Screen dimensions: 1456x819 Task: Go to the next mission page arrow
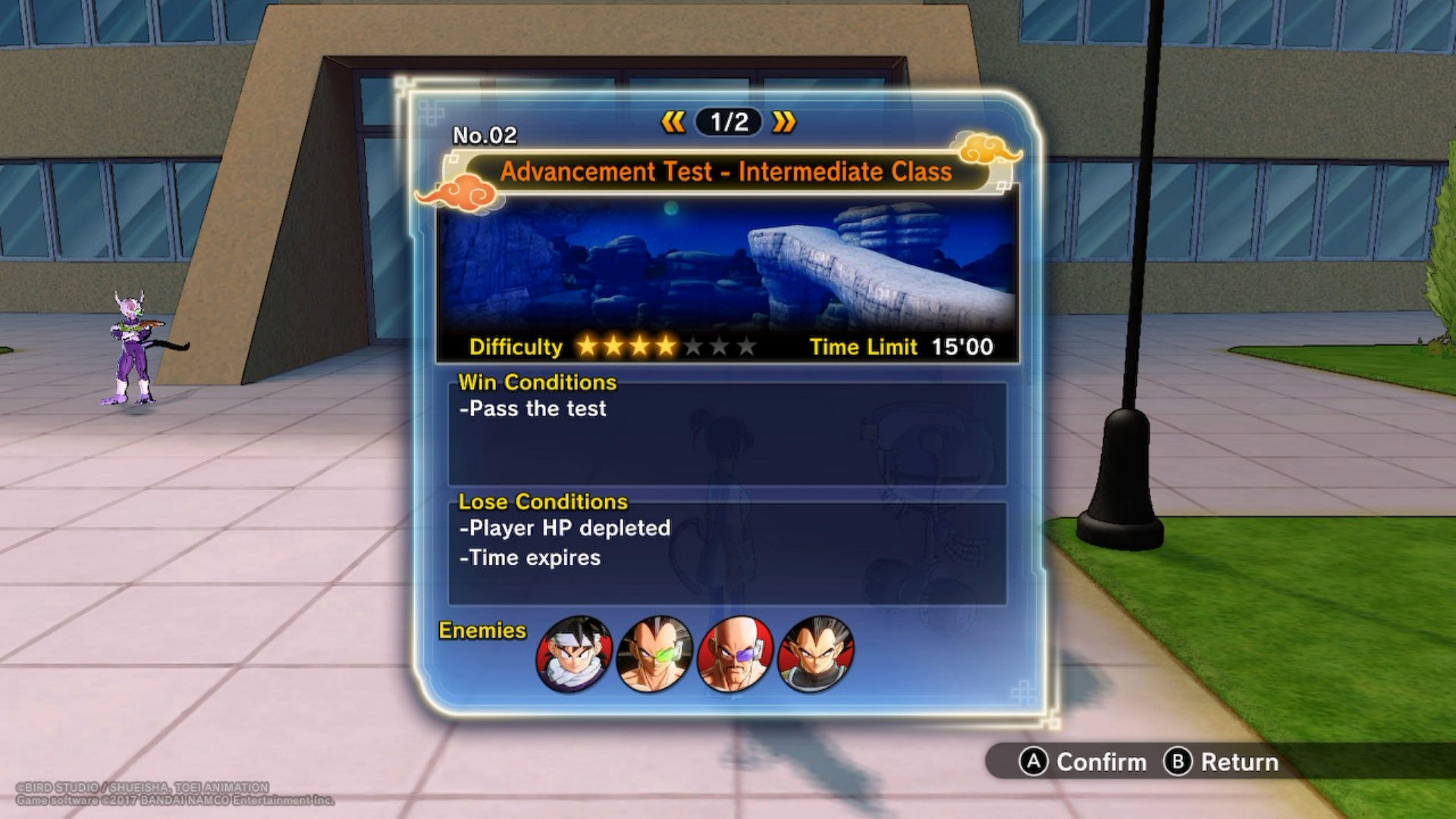pyautogui.click(x=784, y=122)
